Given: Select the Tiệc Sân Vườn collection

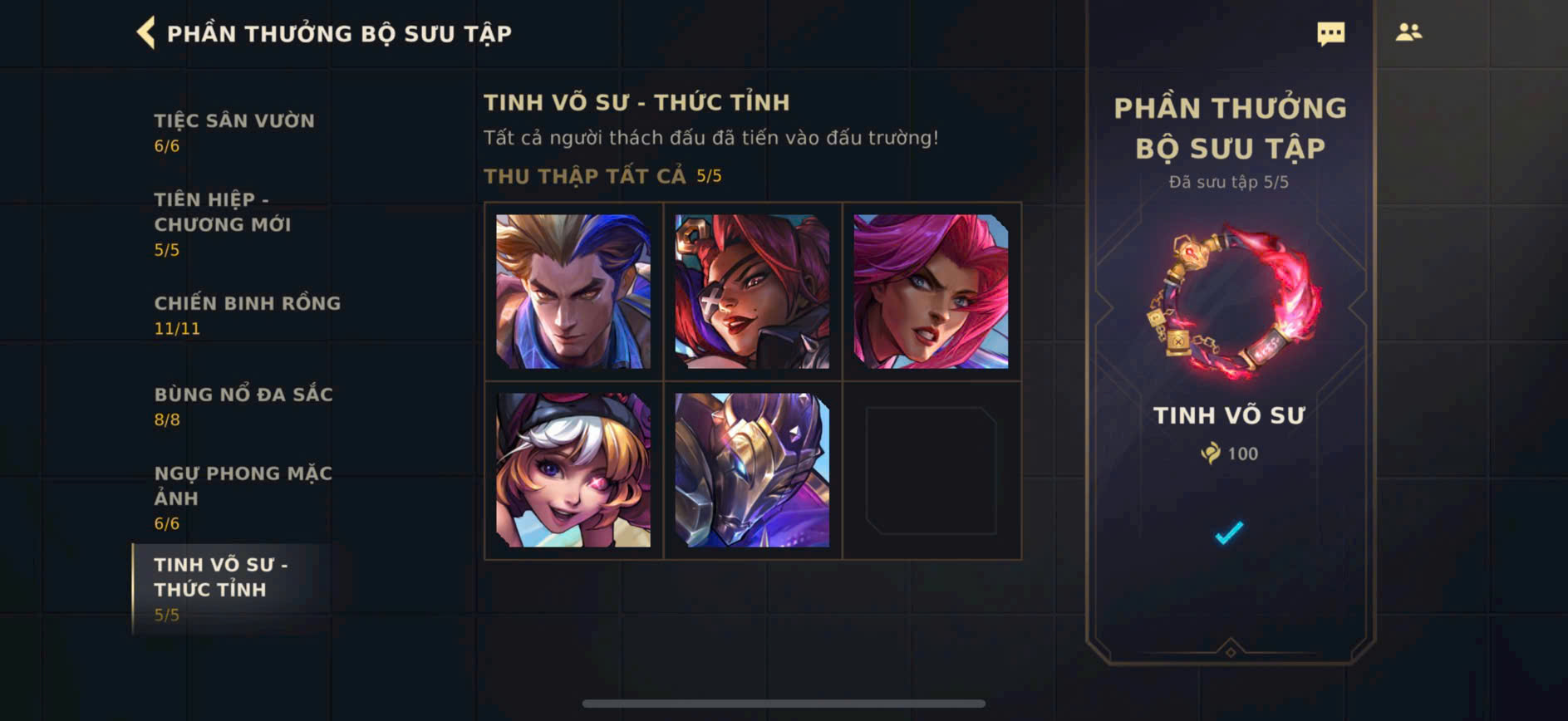Looking at the screenshot, I should [x=233, y=132].
